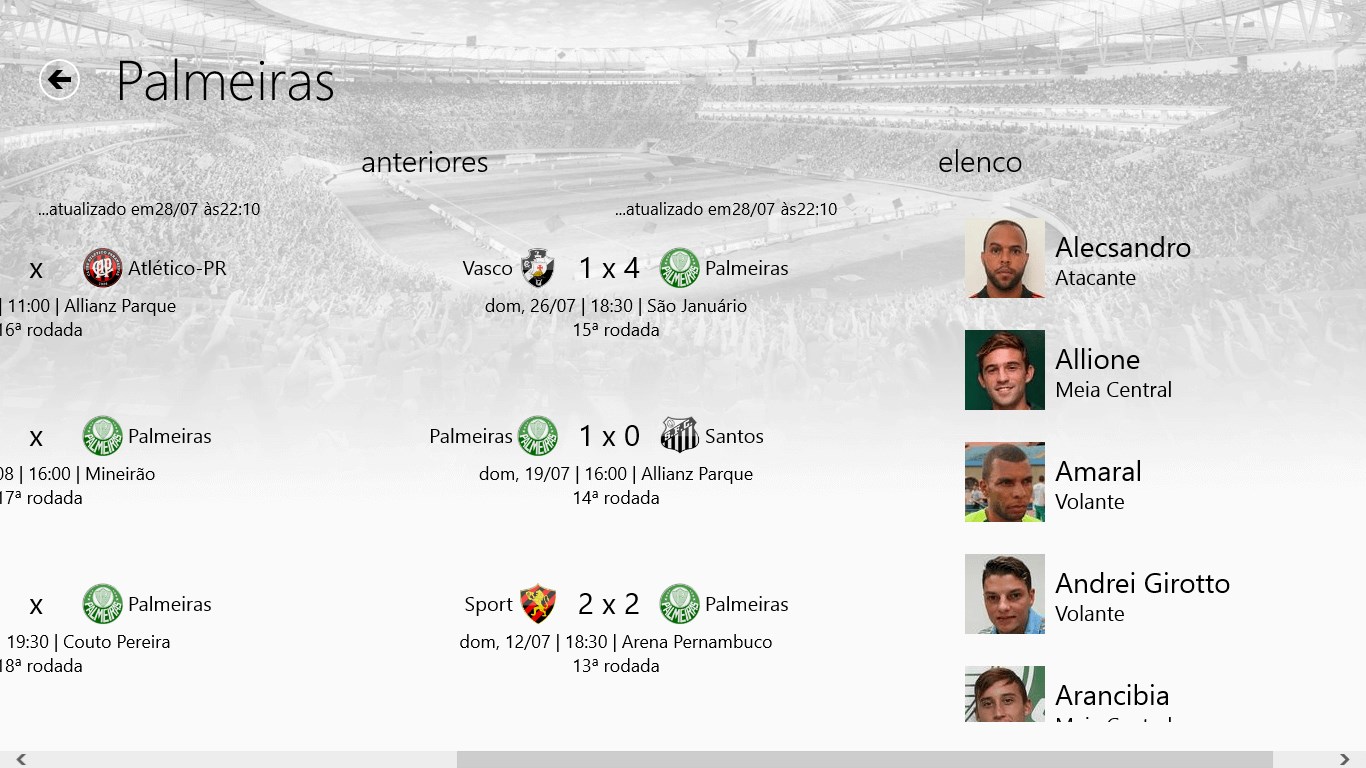
Task: Click the horizontal scrollbar's left arrow
Action: [x=20, y=760]
